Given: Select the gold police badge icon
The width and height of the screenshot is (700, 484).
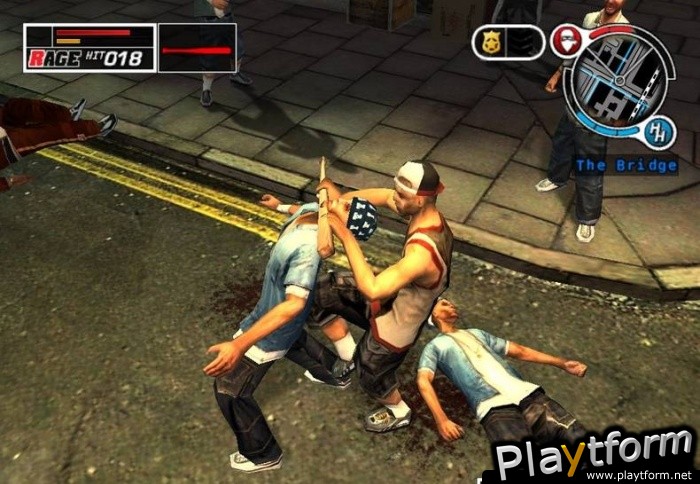Looking at the screenshot, I should (x=492, y=42).
